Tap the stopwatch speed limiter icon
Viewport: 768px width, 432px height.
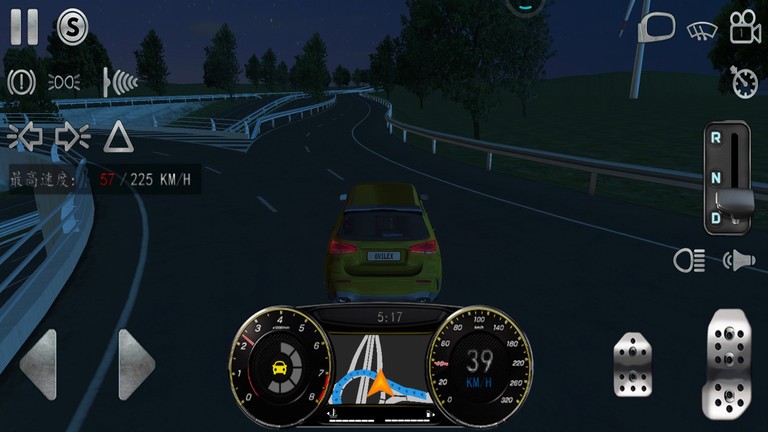pyautogui.click(x=744, y=82)
